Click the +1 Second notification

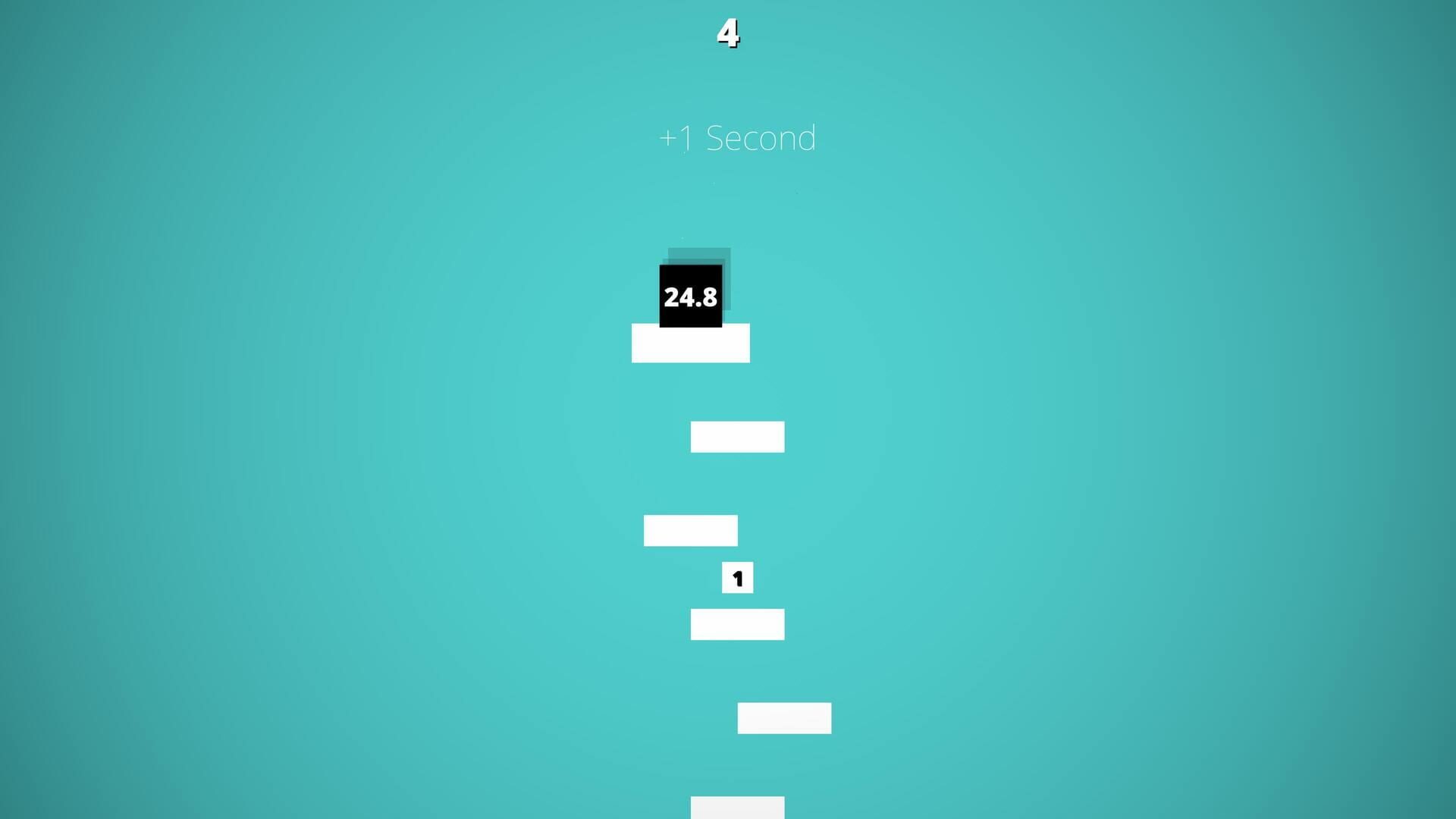pyautogui.click(x=737, y=137)
